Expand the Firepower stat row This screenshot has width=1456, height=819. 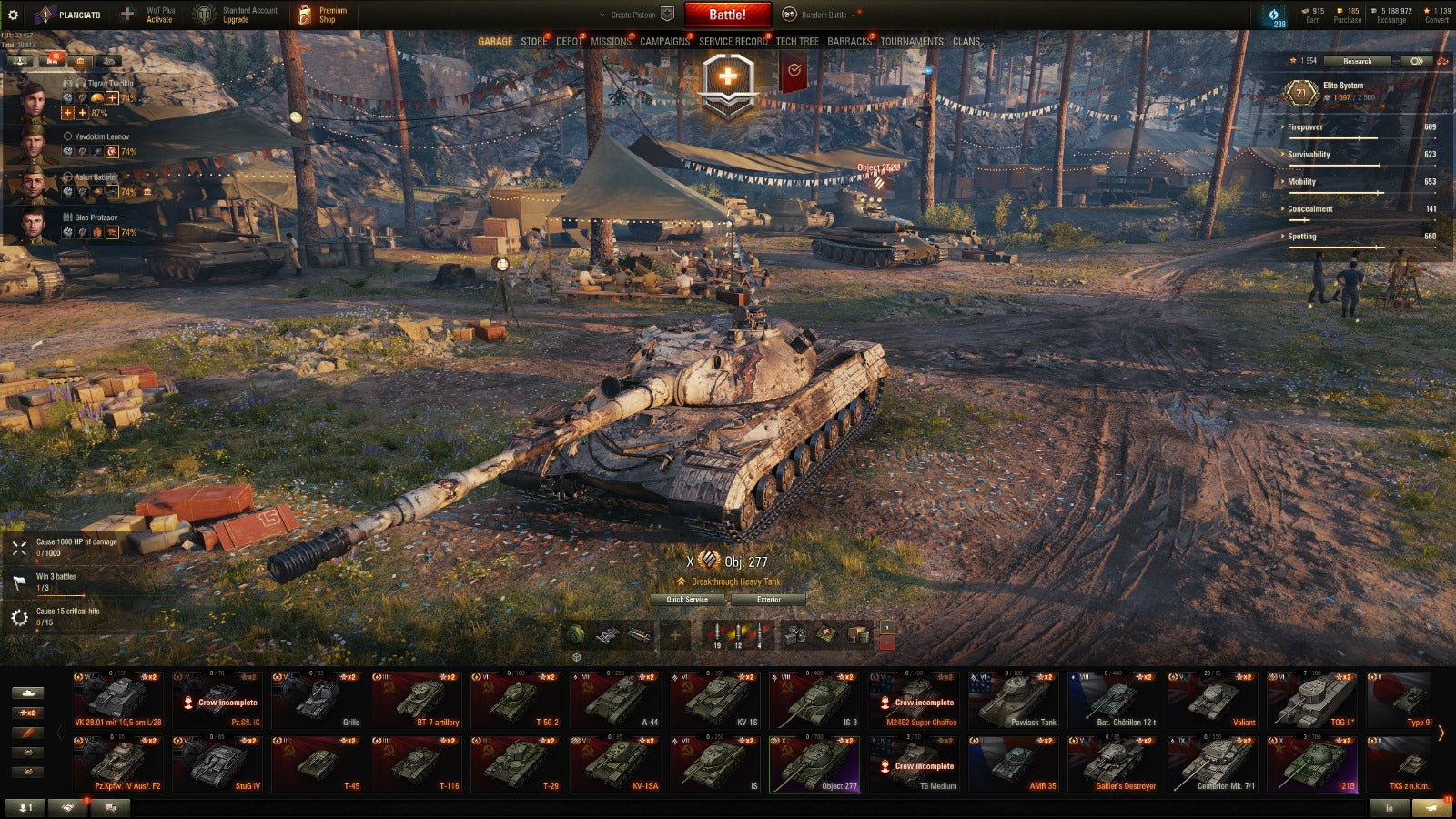1305,127
